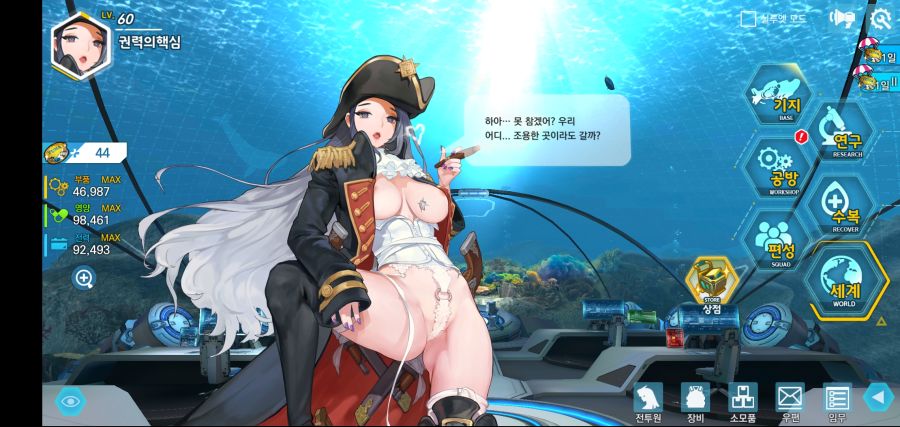Check the 우편 mail inbox
Image resolution: width=900 pixels, height=427 pixels.
click(x=790, y=402)
